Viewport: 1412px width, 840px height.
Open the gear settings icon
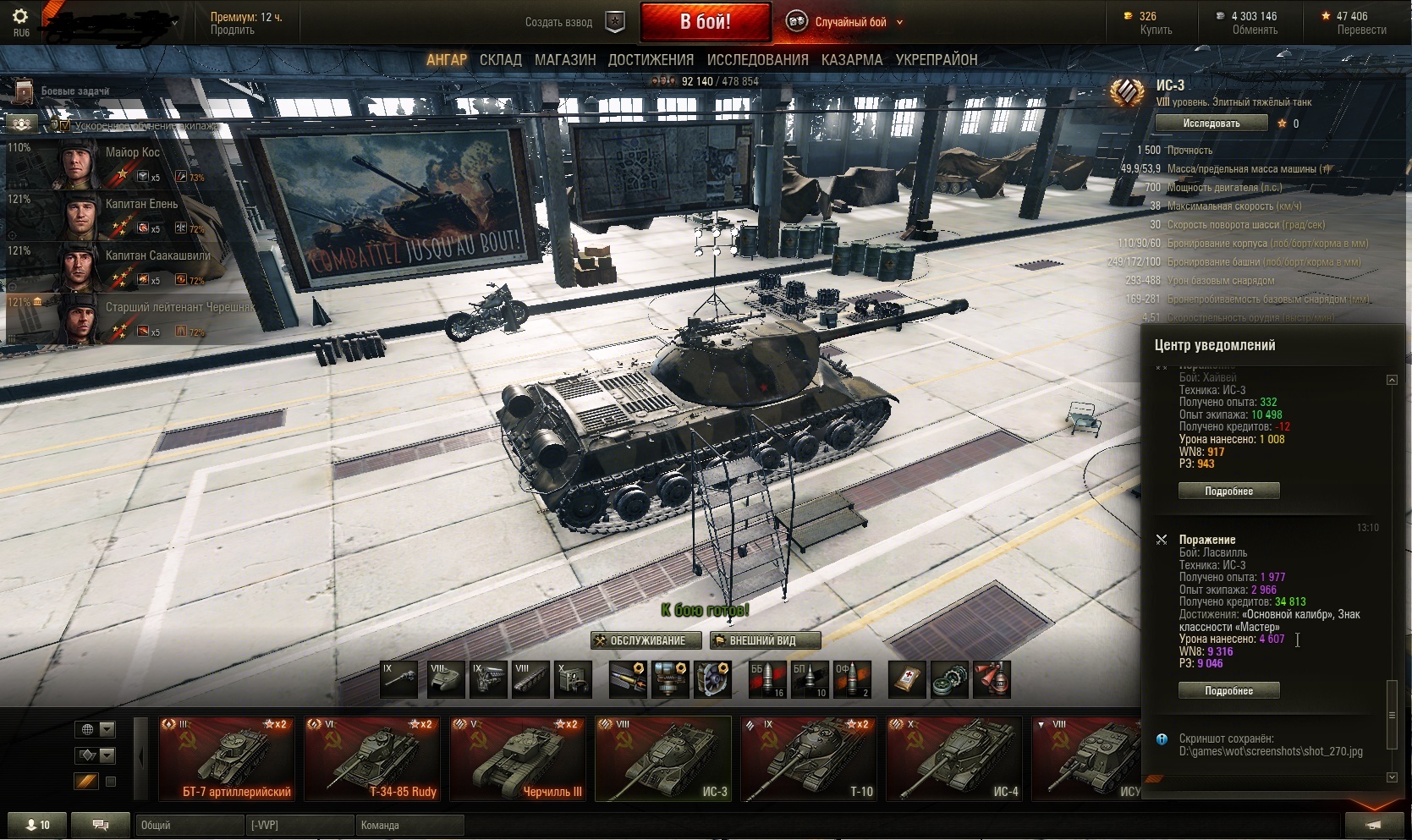[21, 17]
